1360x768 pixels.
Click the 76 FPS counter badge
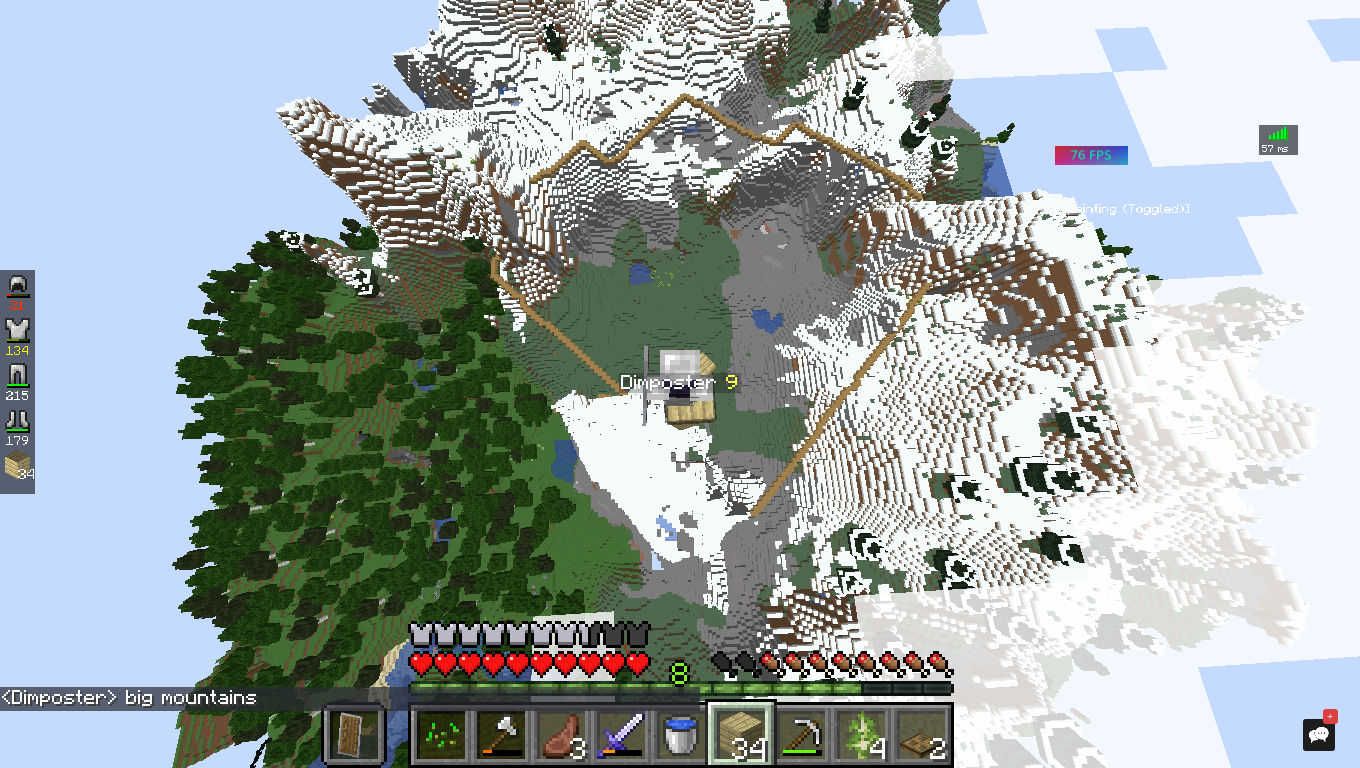click(1091, 155)
